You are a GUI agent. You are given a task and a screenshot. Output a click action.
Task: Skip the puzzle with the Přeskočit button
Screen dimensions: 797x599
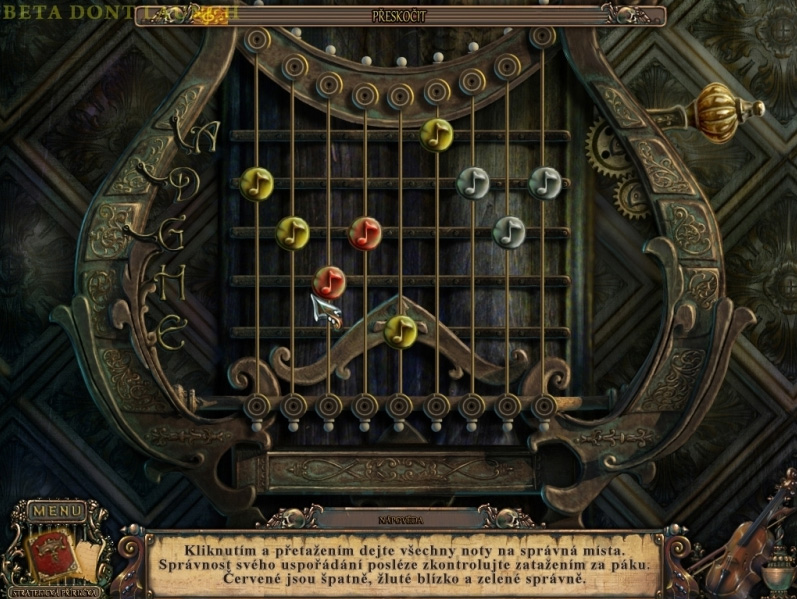[x=400, y=16]
